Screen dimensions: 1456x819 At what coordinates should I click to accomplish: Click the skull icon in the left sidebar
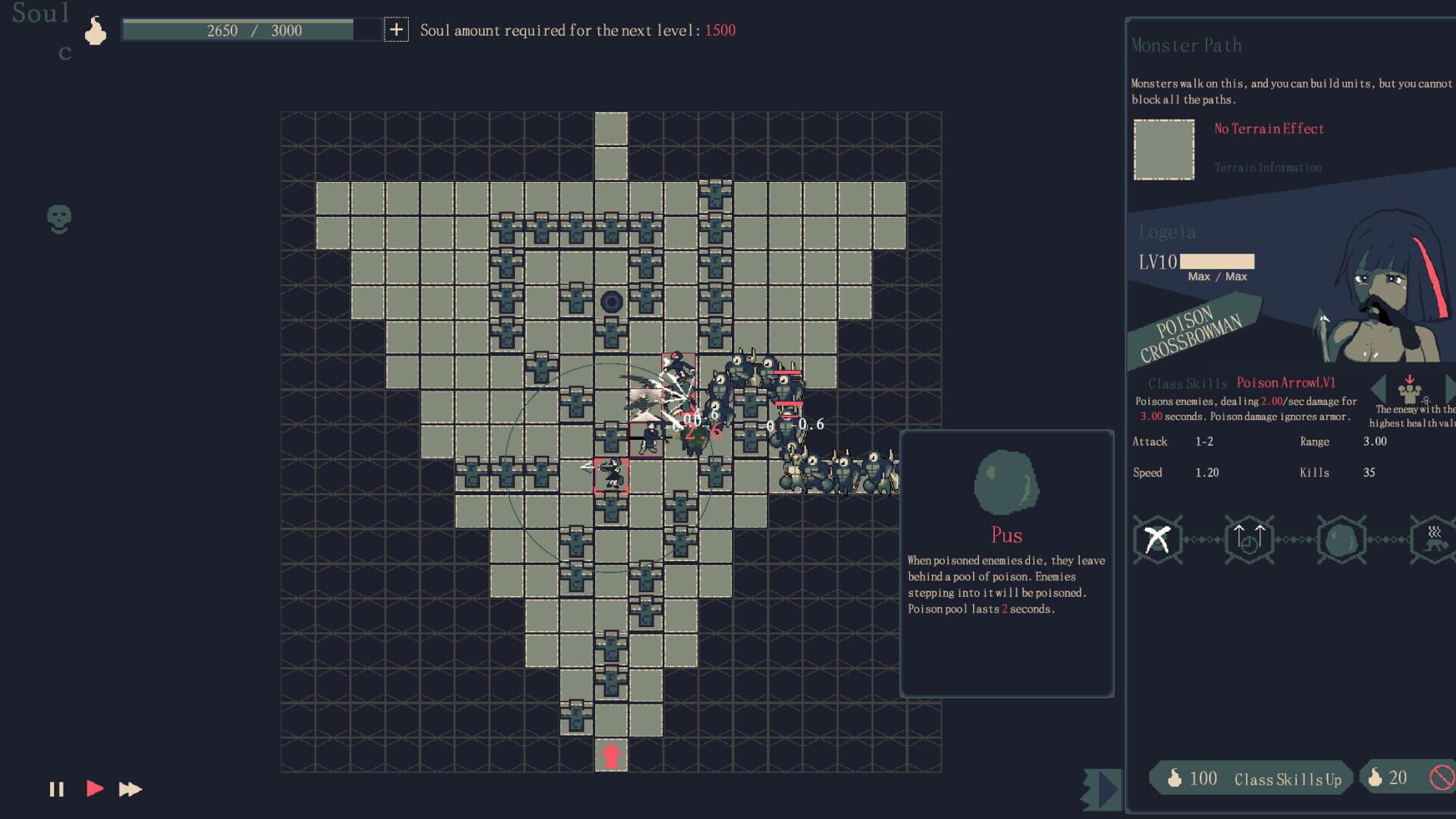[60, 218]
